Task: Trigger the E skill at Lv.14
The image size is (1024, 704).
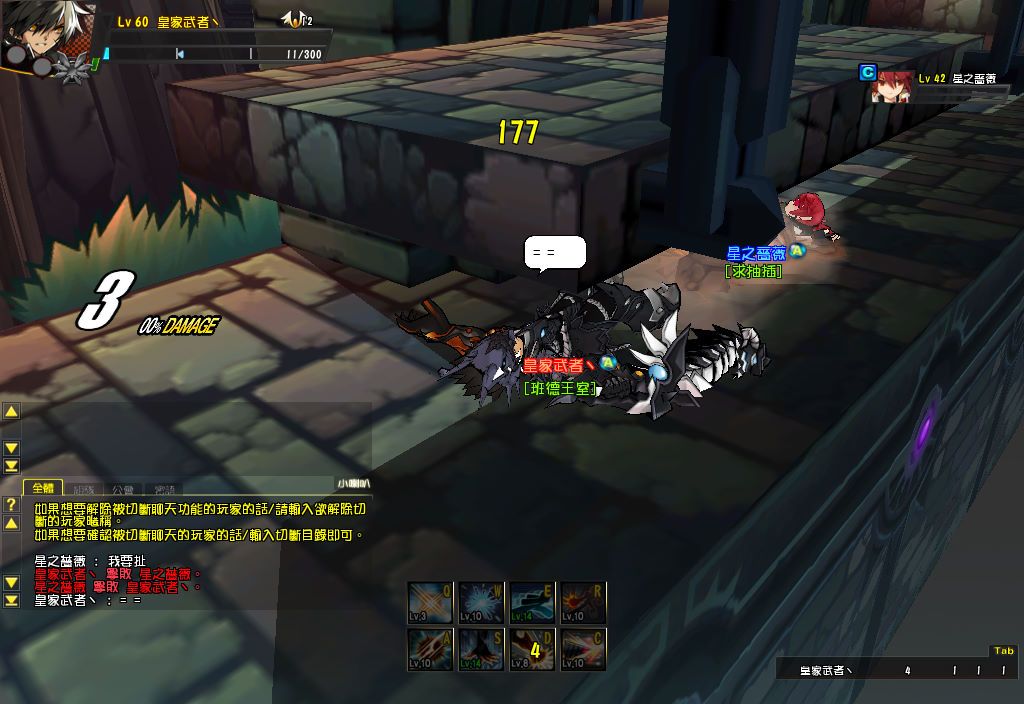Action: coord(533,603)
